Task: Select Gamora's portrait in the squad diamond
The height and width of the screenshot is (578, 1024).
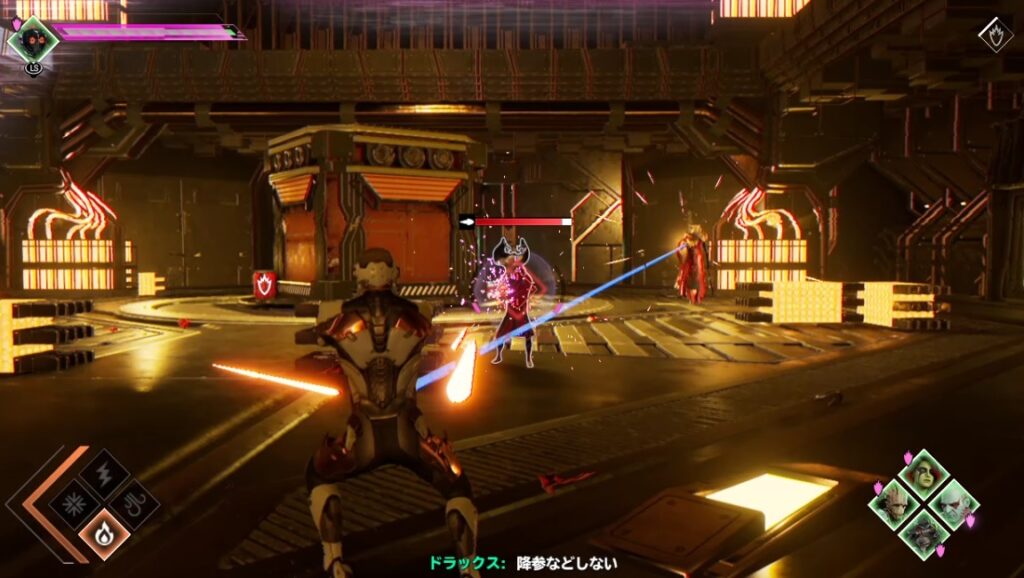Action: [922, 473]
